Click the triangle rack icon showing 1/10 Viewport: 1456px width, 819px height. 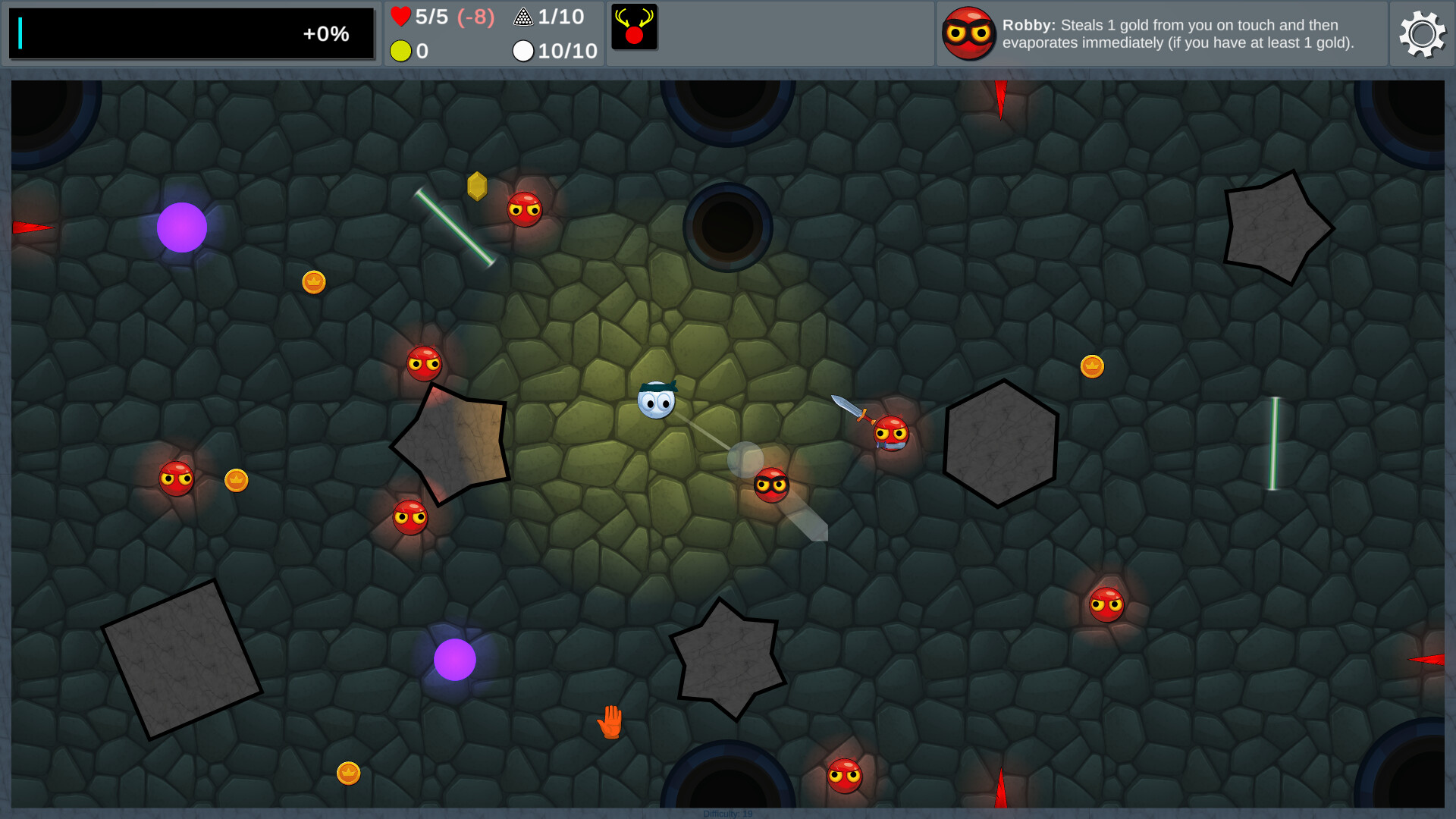pos(523,16)
